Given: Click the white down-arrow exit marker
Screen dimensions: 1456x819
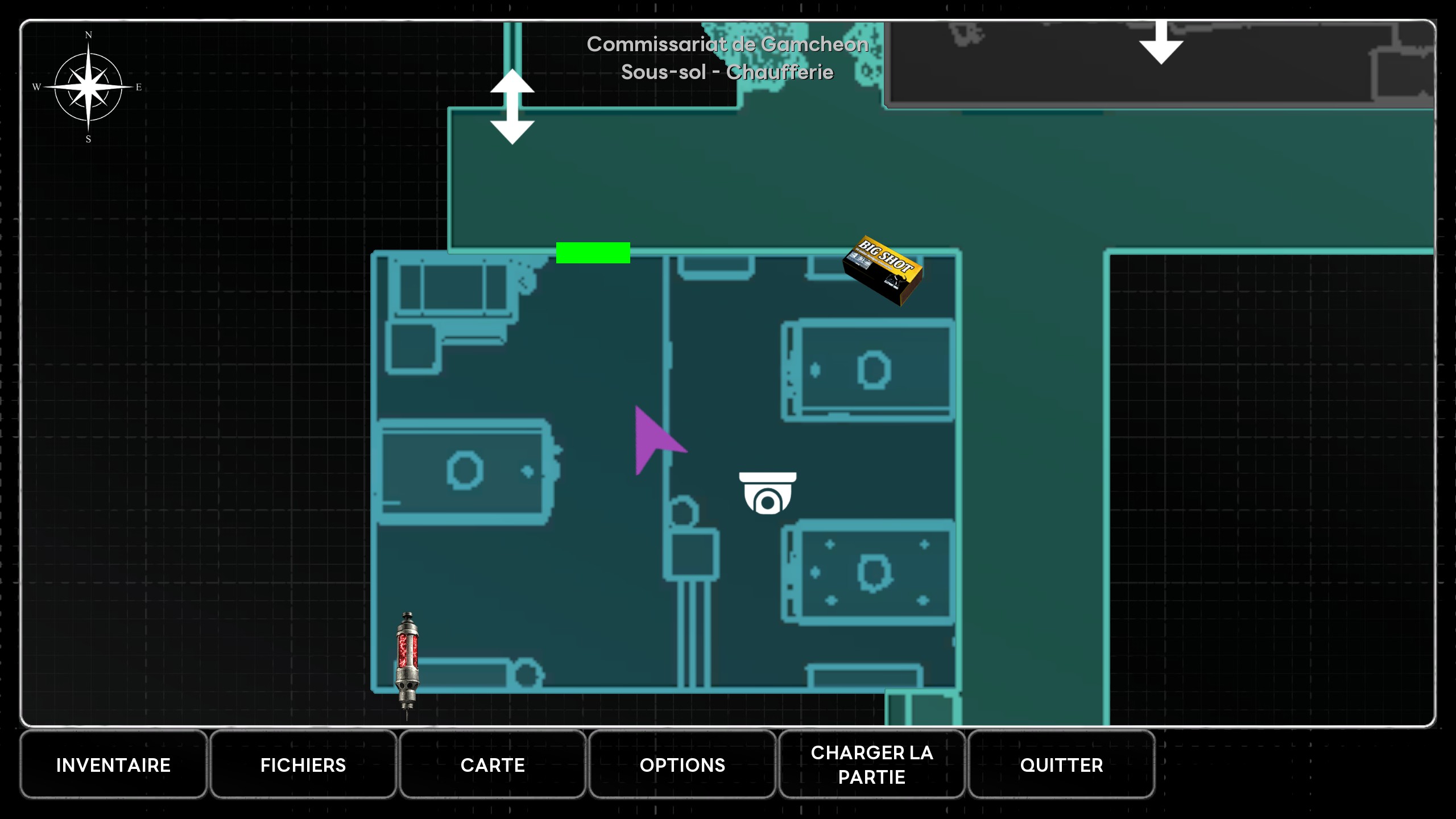Looking at the screenshot, I should [x=1161, y=43].
